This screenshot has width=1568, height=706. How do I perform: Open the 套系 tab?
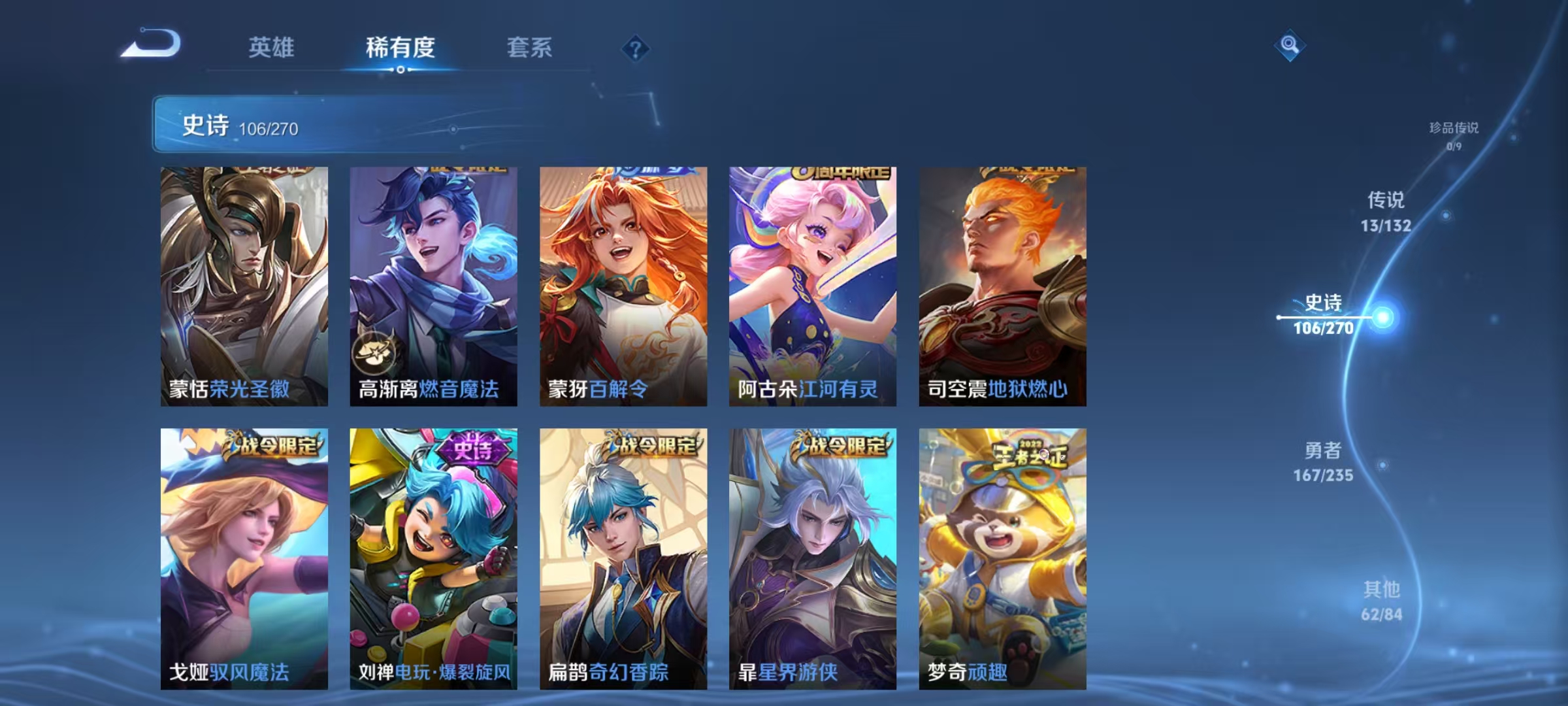[x=530, y=48]
